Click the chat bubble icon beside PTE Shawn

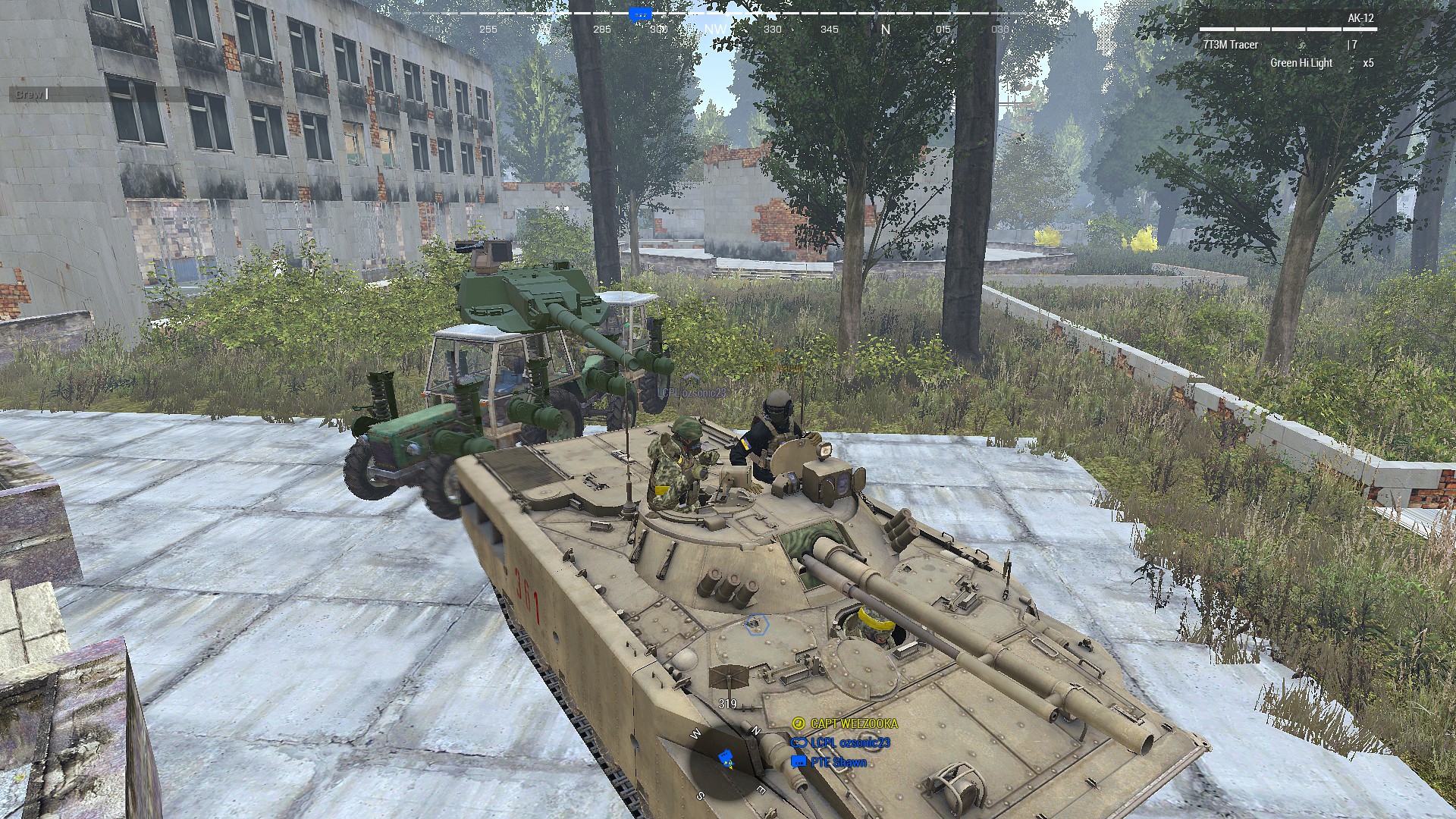point(797,761)
